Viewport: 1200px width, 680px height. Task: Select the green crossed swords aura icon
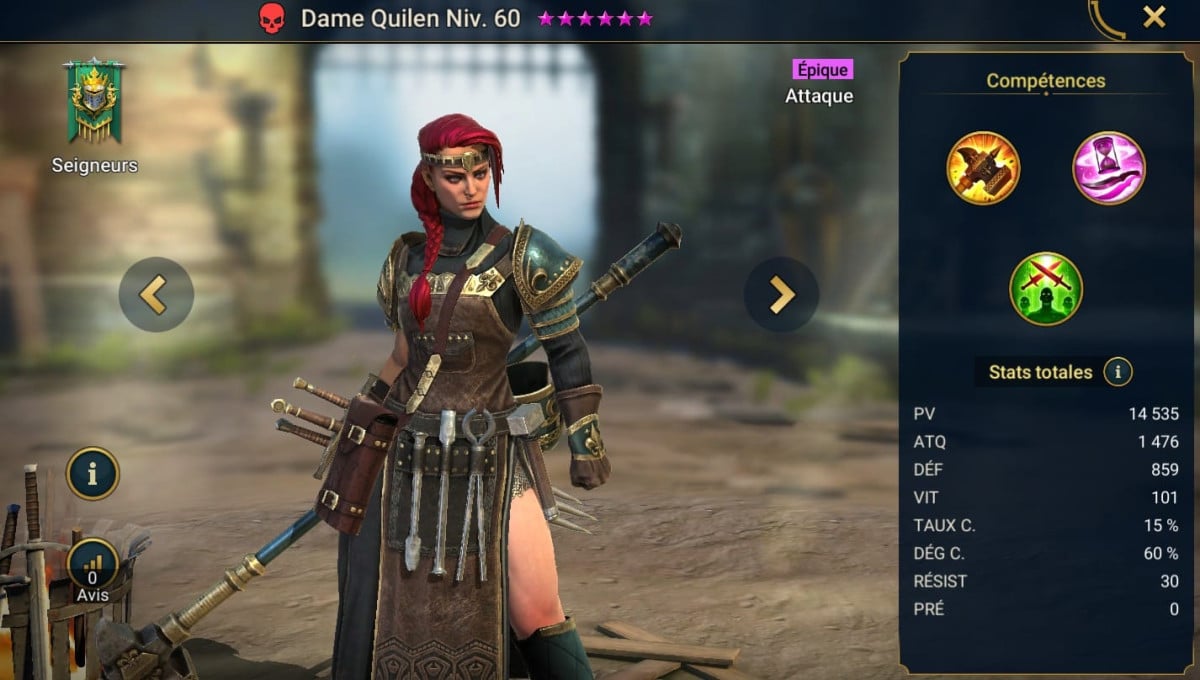[1046, 288]
